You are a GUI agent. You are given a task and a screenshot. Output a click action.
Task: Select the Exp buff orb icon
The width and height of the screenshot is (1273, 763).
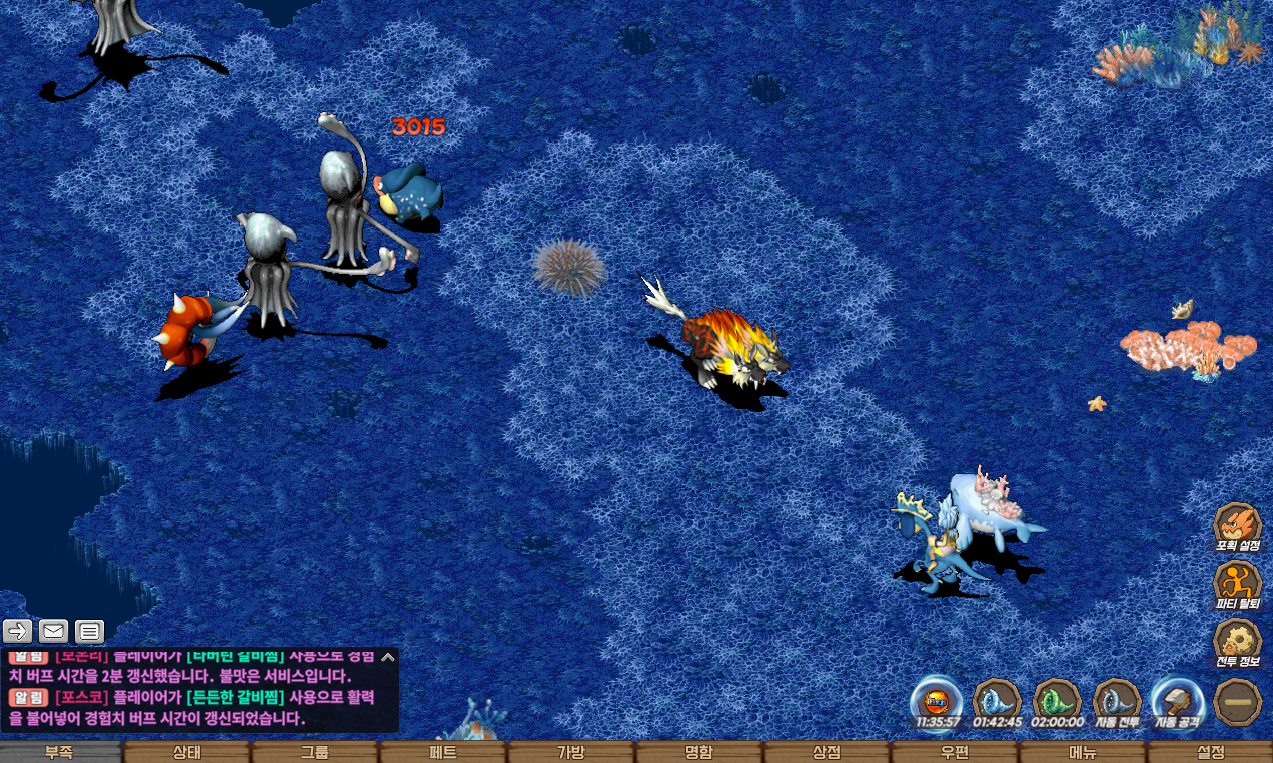(x=937, y=700)
